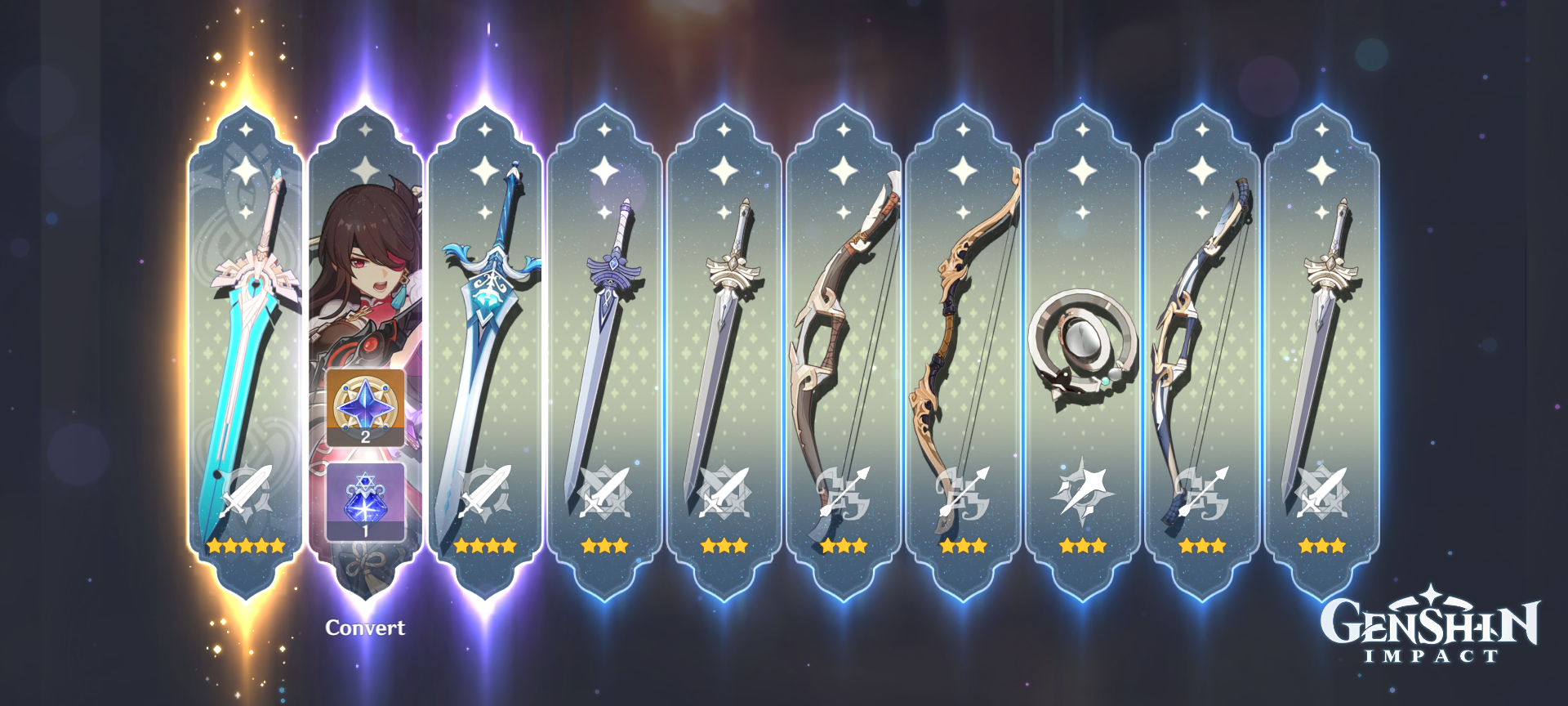This screenshot has width=1568, height=706.
Task: Select the golden curved bow card
Action: (964, 327)
